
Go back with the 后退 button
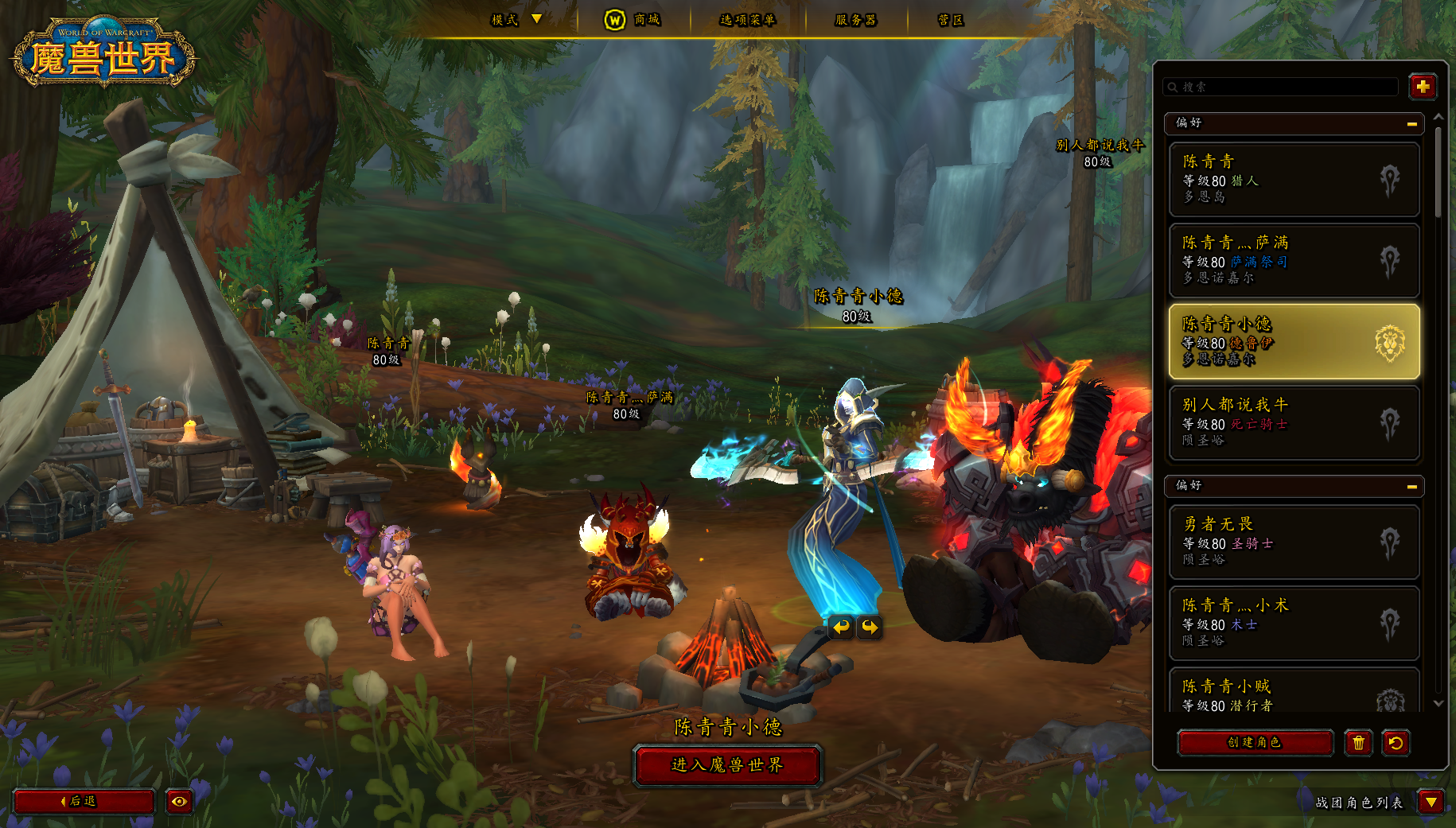click(84, 801)
